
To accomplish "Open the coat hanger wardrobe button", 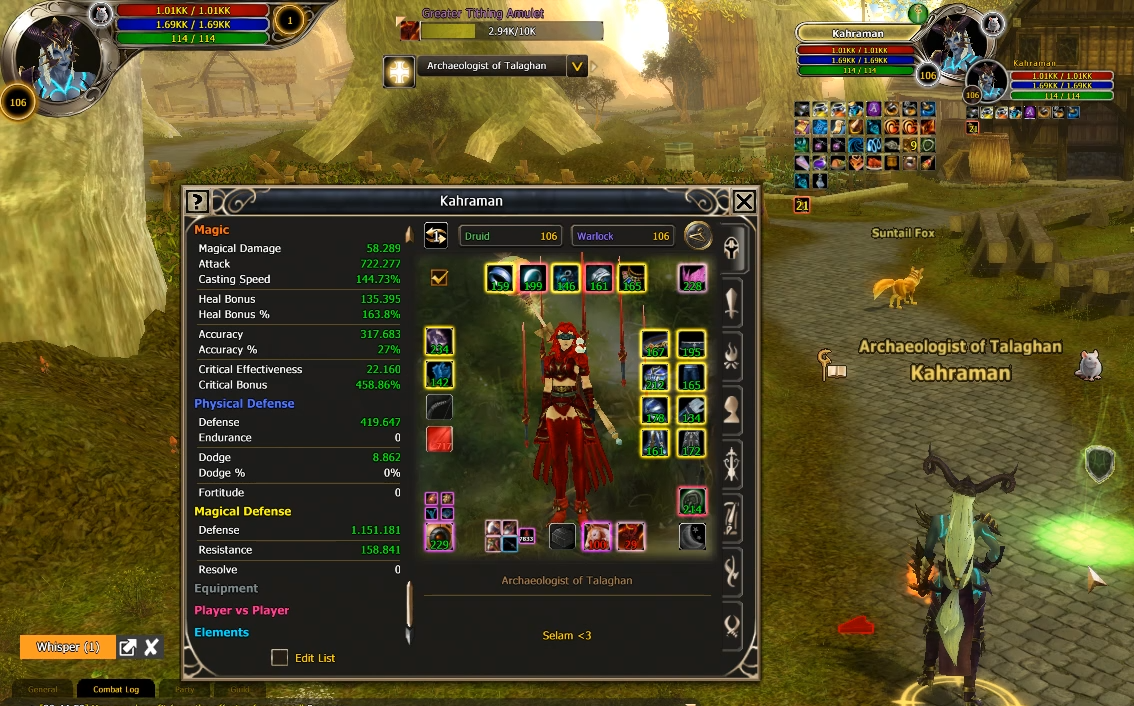I will point(698,236).
